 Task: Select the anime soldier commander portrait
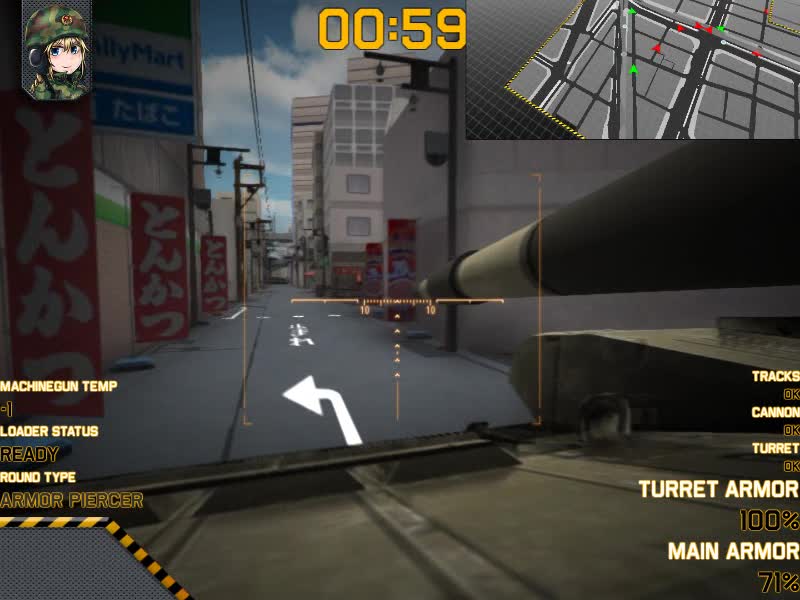[x=56, y=52]
